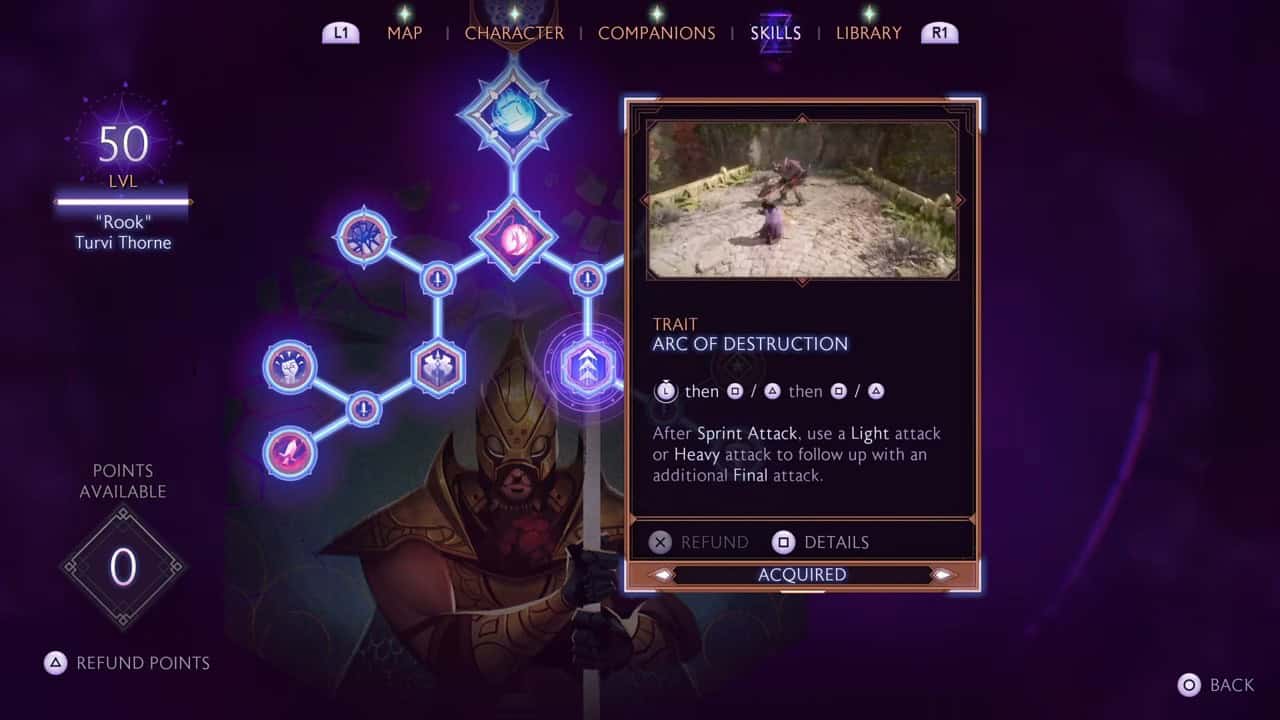This screenshot has width=1280, height=720.
Task: Select the fist trait icon
Action: point(289,365)
